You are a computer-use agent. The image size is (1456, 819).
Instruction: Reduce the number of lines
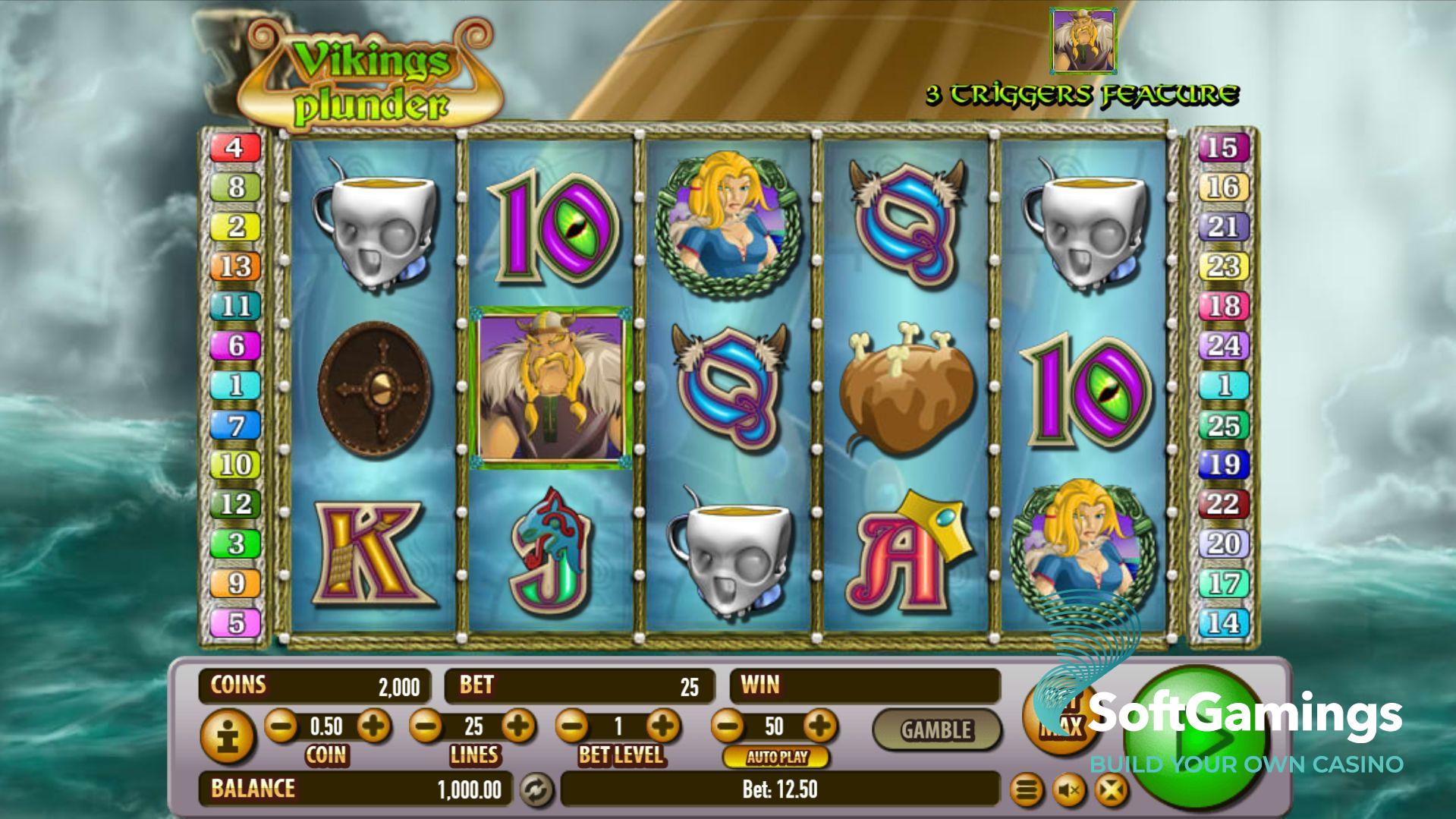pyautogui.click(x=426, y=726)
